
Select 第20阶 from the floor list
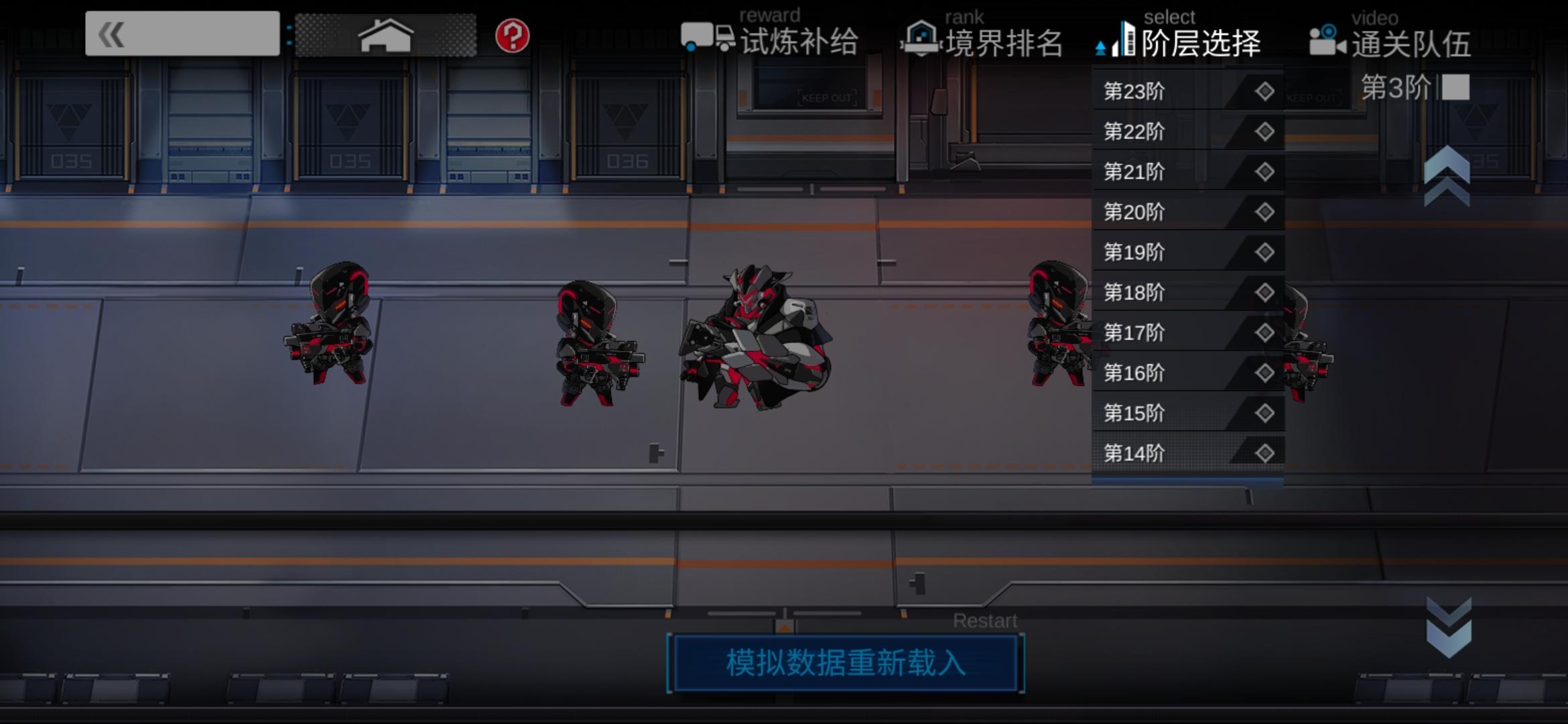1134,212
